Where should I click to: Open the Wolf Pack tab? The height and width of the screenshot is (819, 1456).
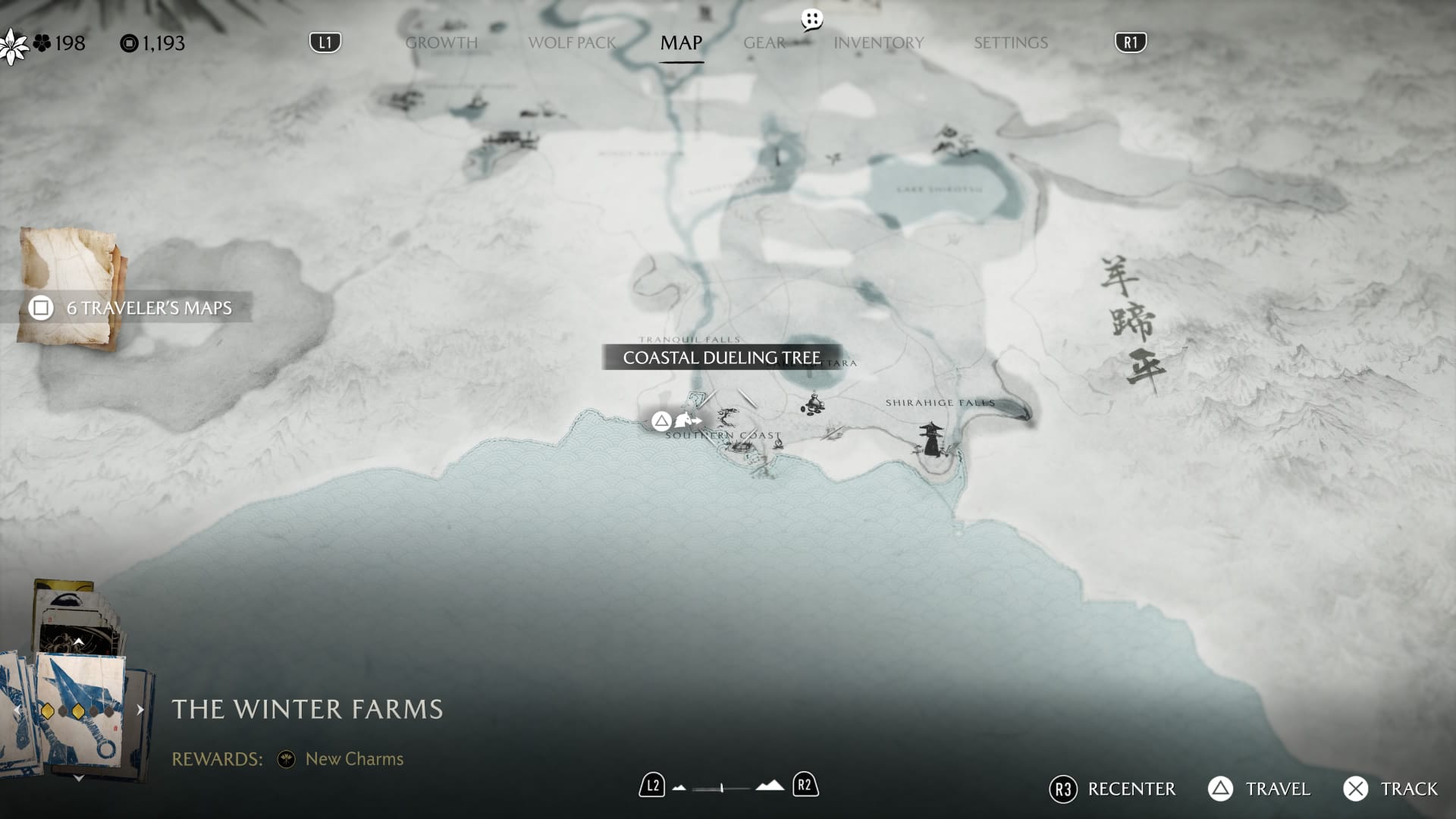[x=572, y=42]
